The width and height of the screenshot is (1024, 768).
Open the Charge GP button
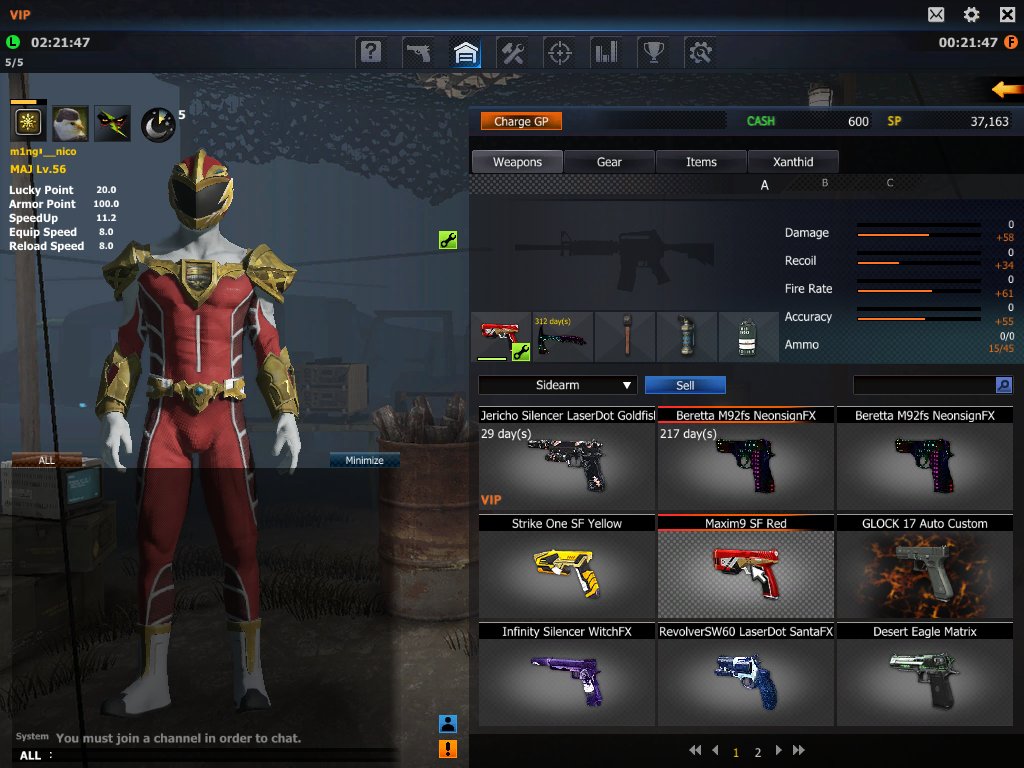click(521, 121)
